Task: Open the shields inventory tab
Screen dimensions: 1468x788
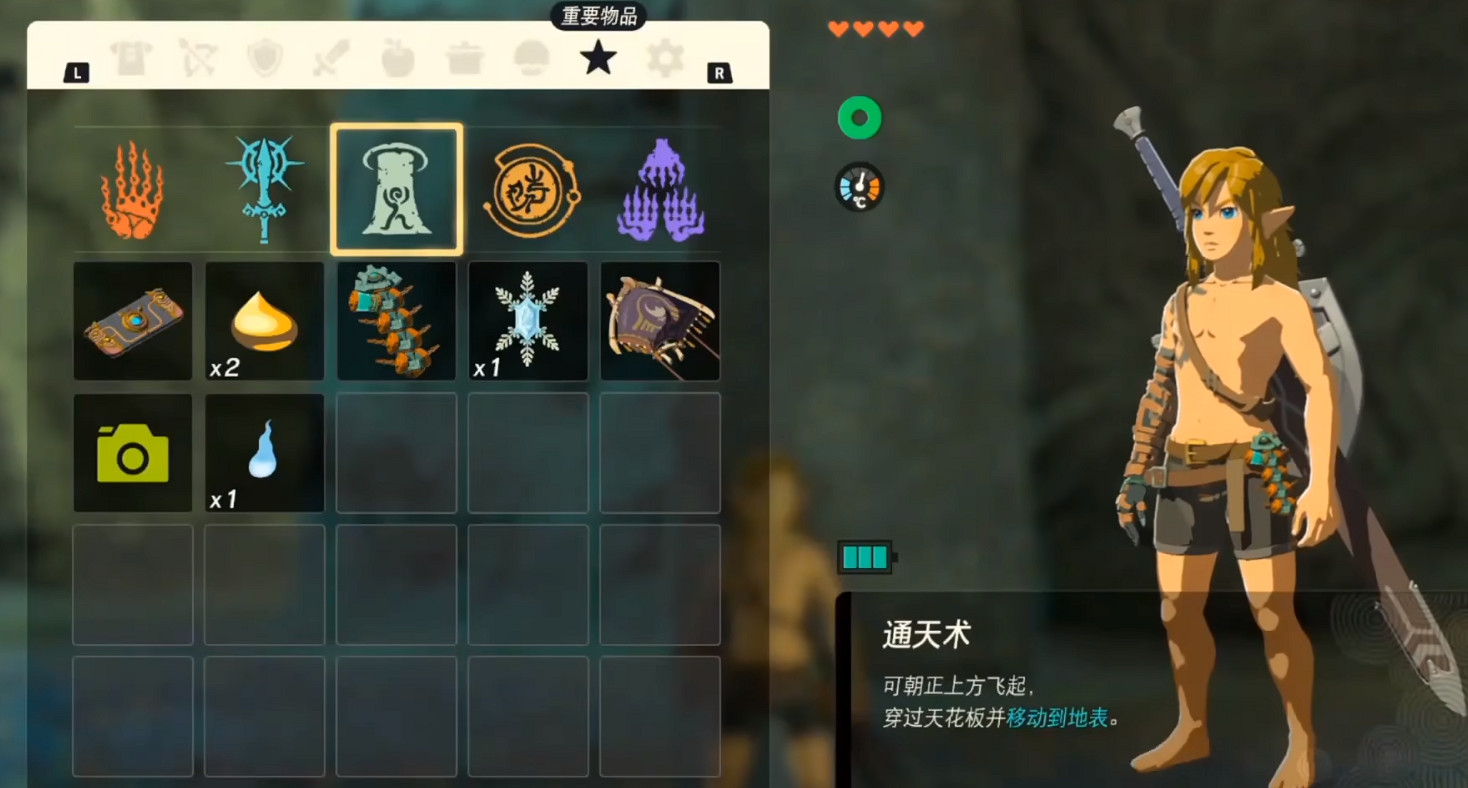Action: [267, 58]
